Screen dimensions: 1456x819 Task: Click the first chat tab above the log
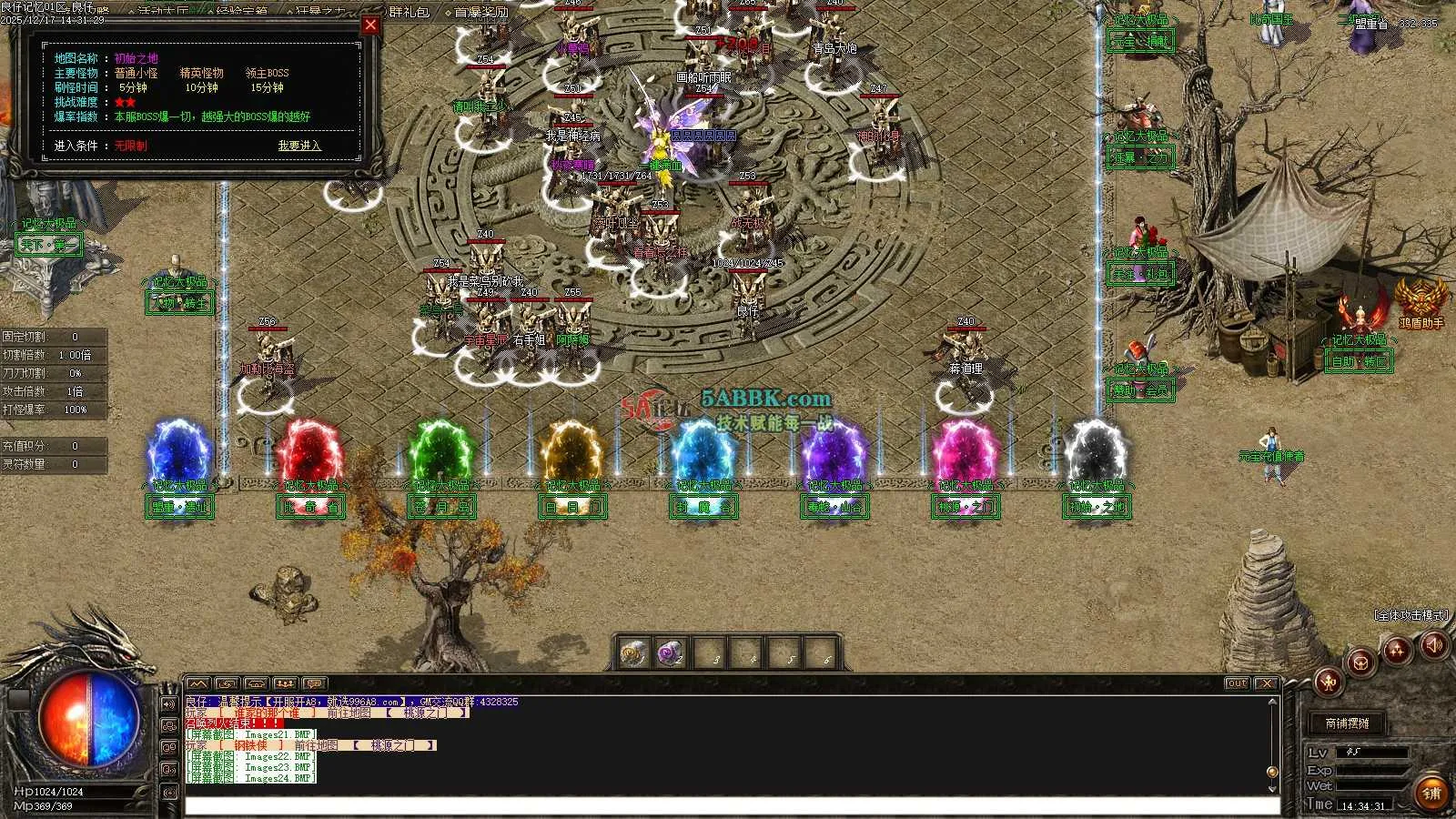tap(198, 683)
